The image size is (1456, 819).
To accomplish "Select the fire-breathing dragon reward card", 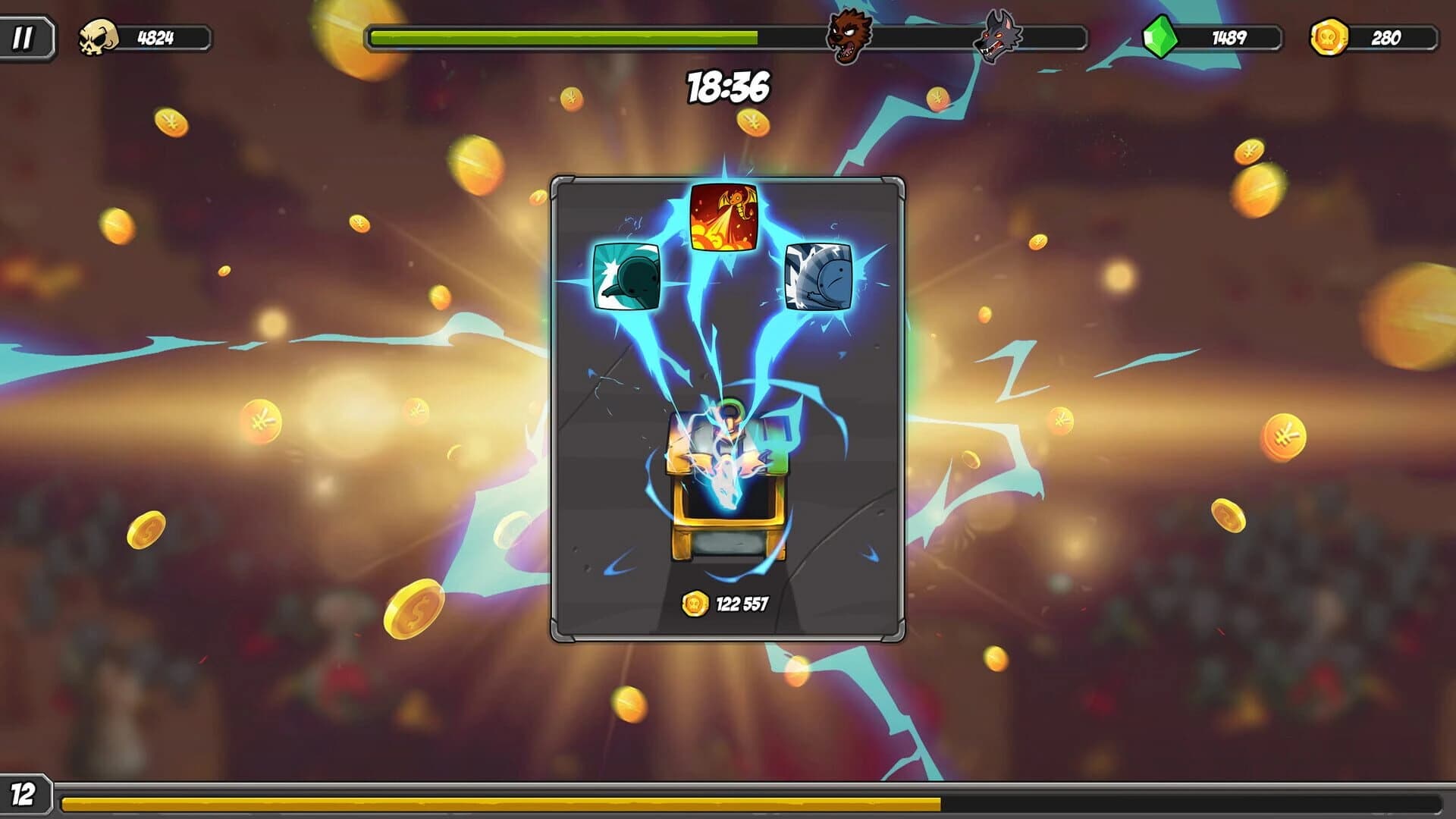I will coord(724,215).
